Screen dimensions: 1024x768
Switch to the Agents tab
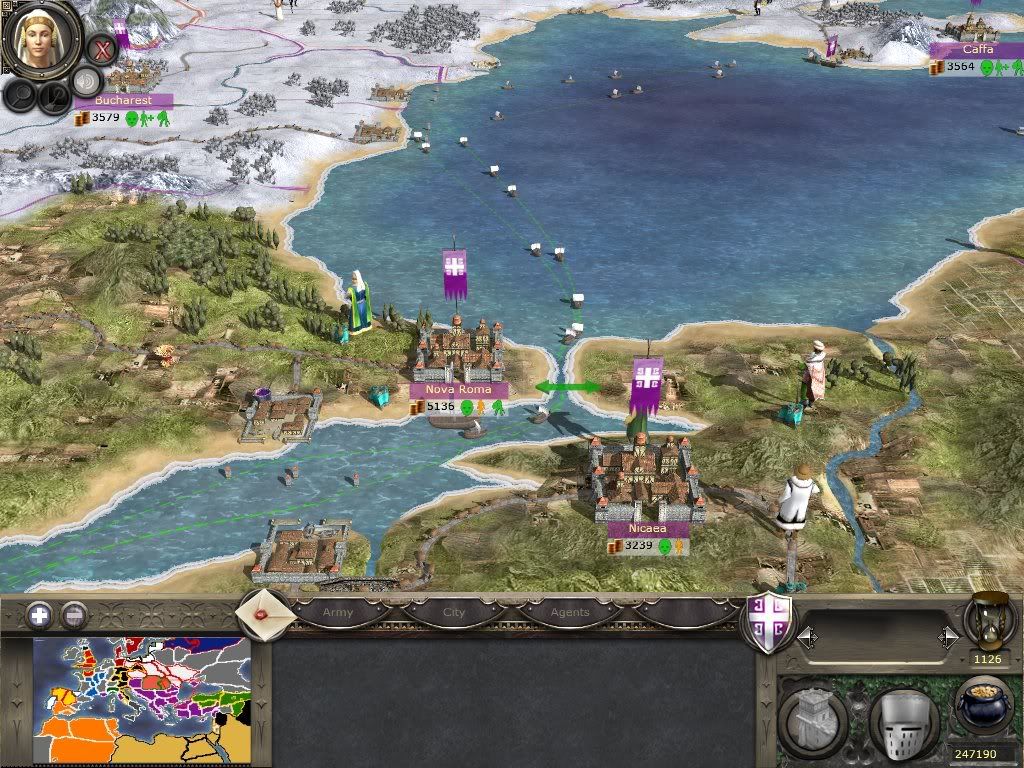569,611
